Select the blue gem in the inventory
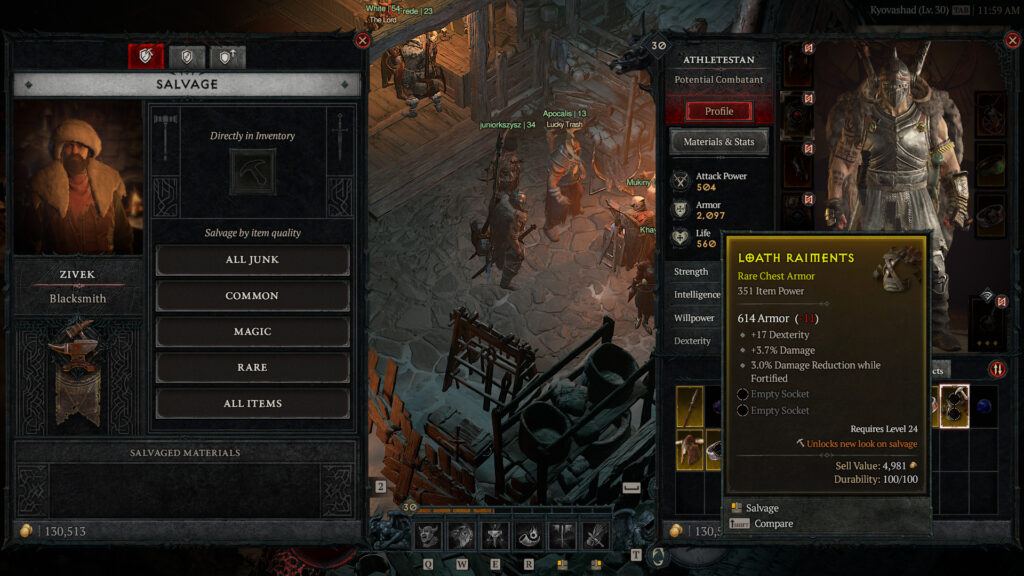This screenshot has height=576, width=1024. point(983,406)
